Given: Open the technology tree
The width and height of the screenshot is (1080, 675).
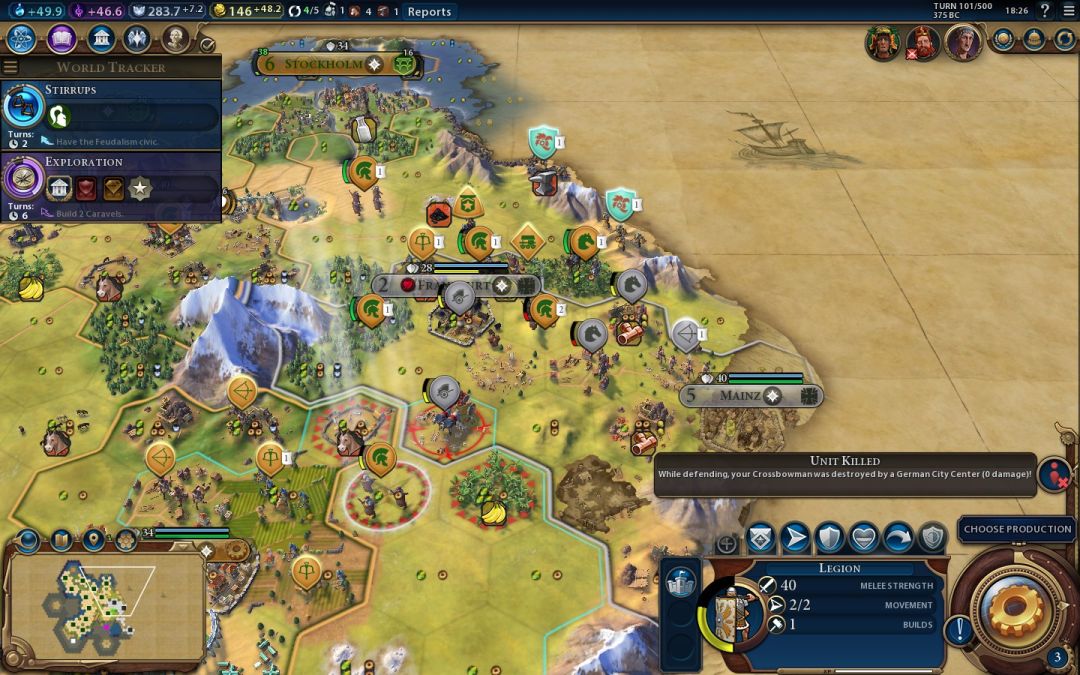Looking at the screenshot, I should coord(23,39).
